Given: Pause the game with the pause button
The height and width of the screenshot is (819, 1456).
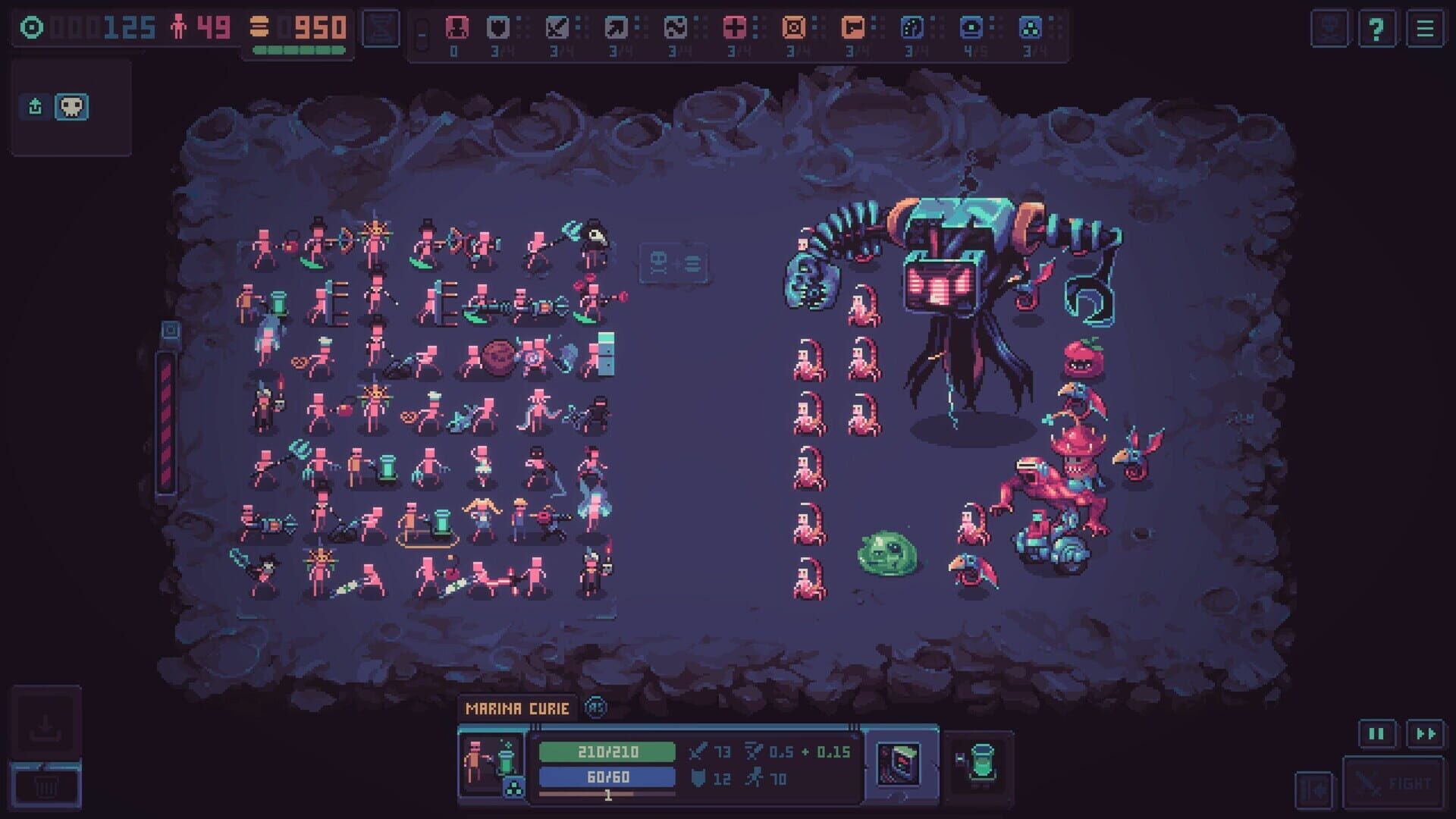Looking at the screenshot, I should 1378,734.
